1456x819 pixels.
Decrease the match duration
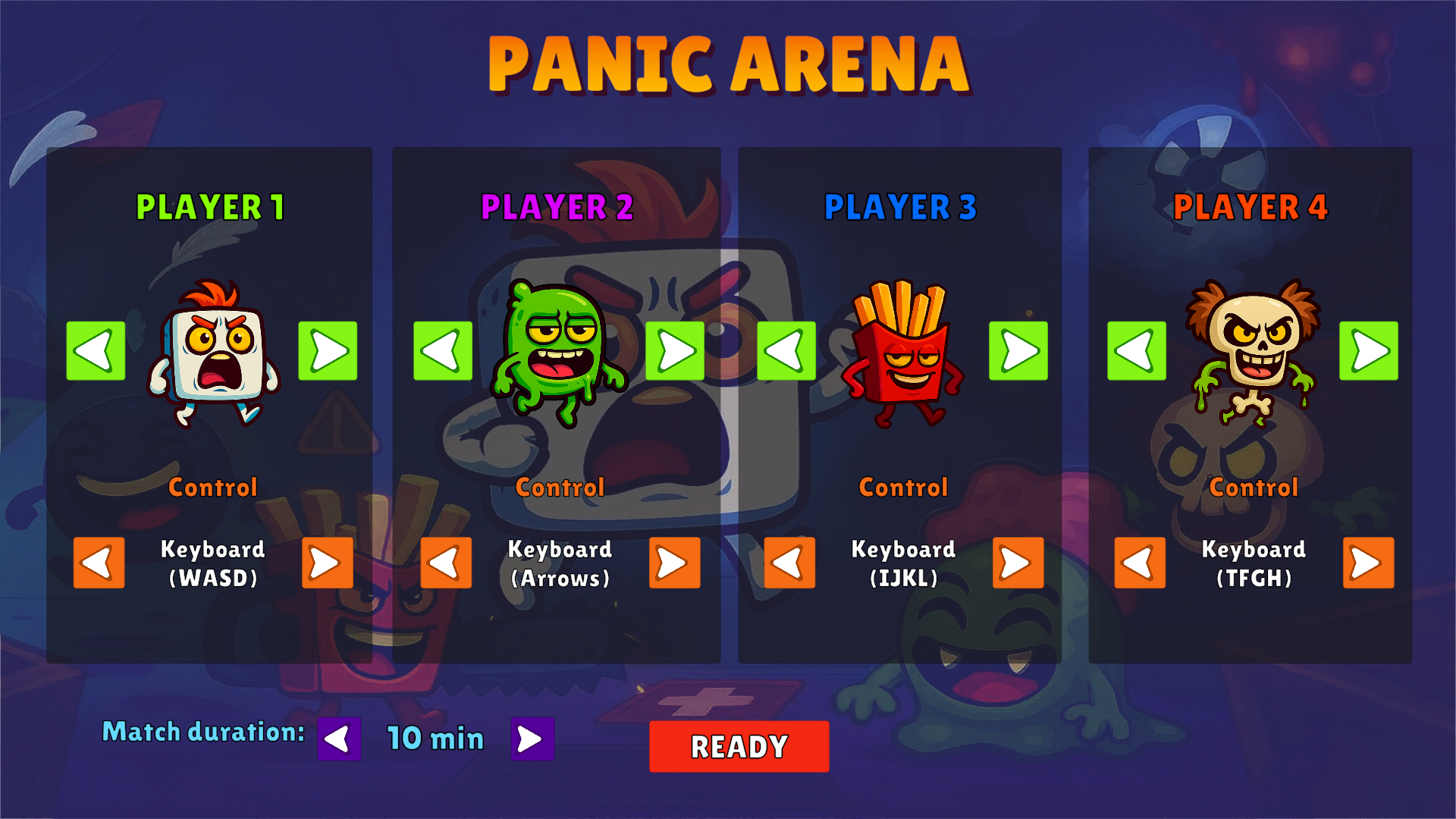click(340, 736)
